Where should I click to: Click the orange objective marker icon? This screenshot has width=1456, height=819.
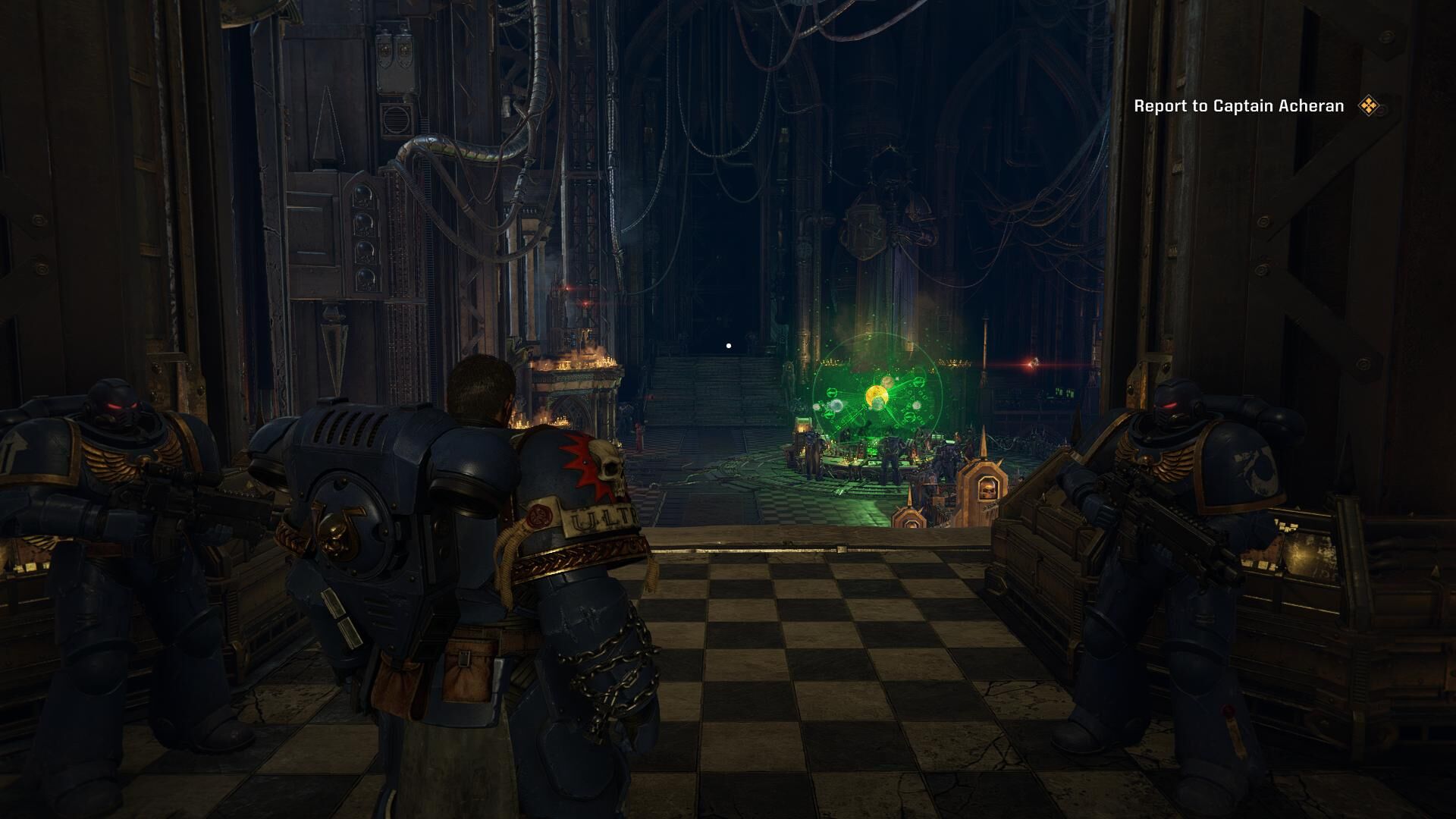1368,106
